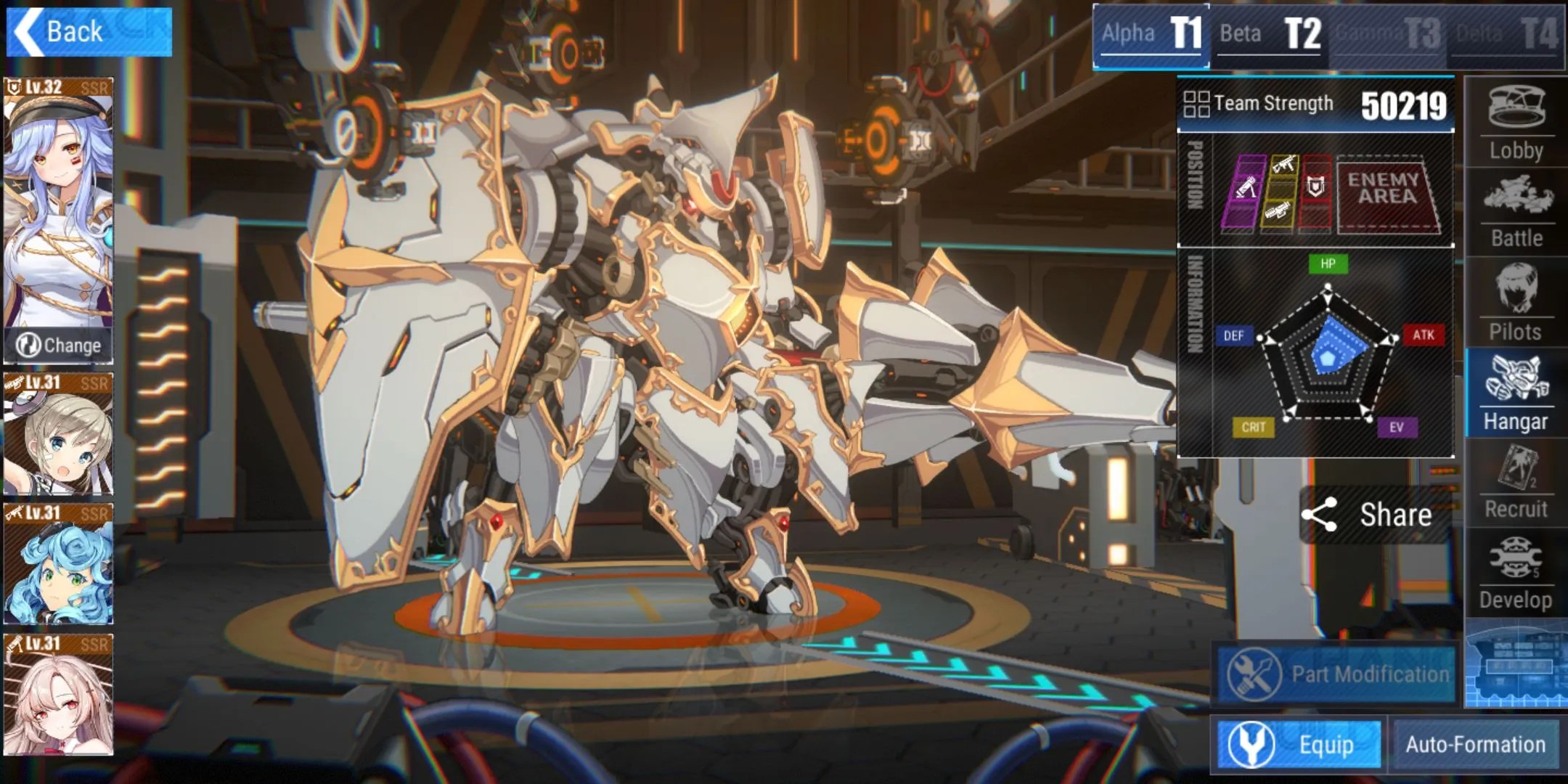Select the Gamma T3 team tab
This screenshot has width=1568, height=784.
[x=1387, y=34]
